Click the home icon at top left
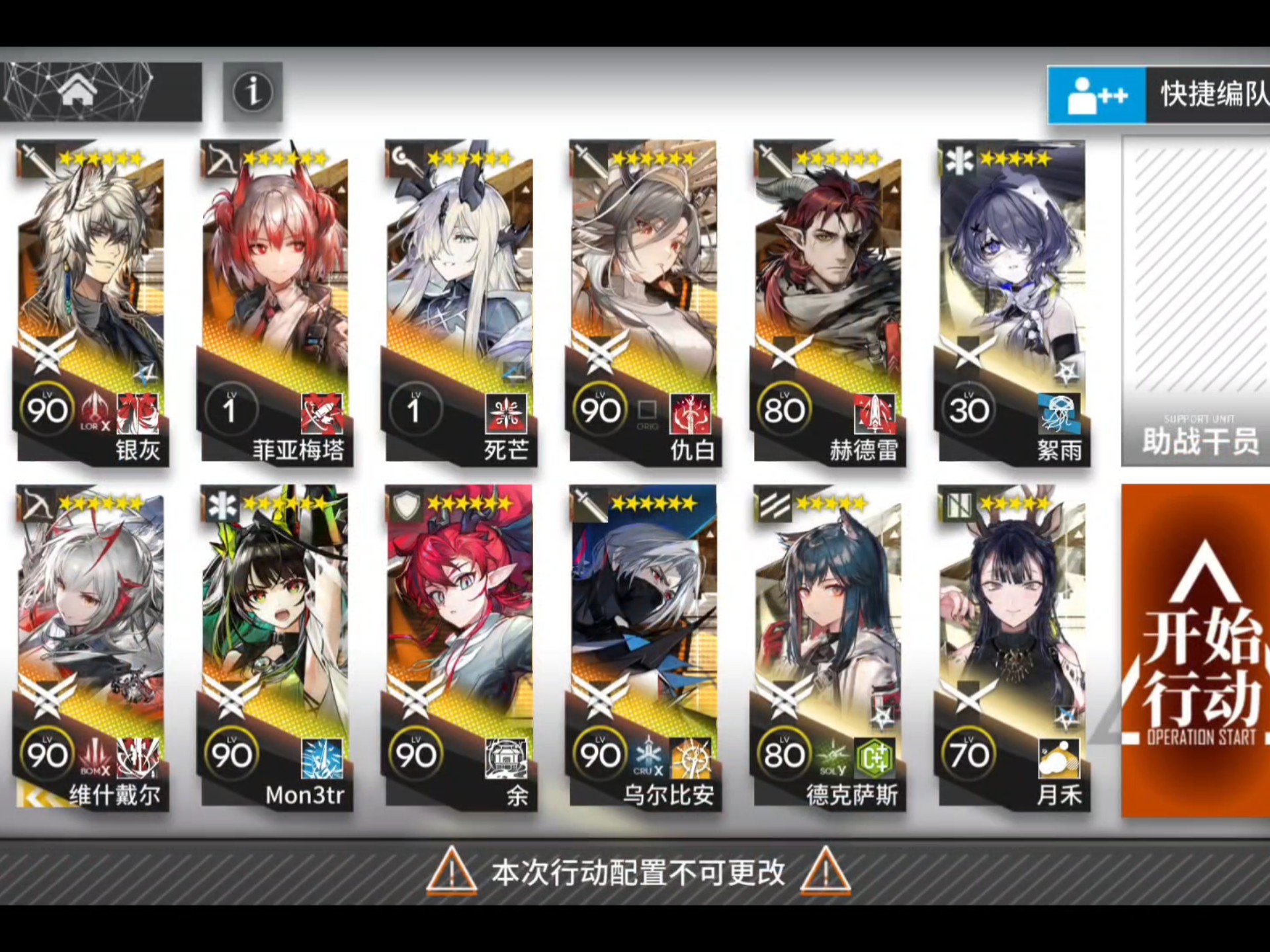The width and height of the screenshot is (1270, 952). (x=79, y=92)
